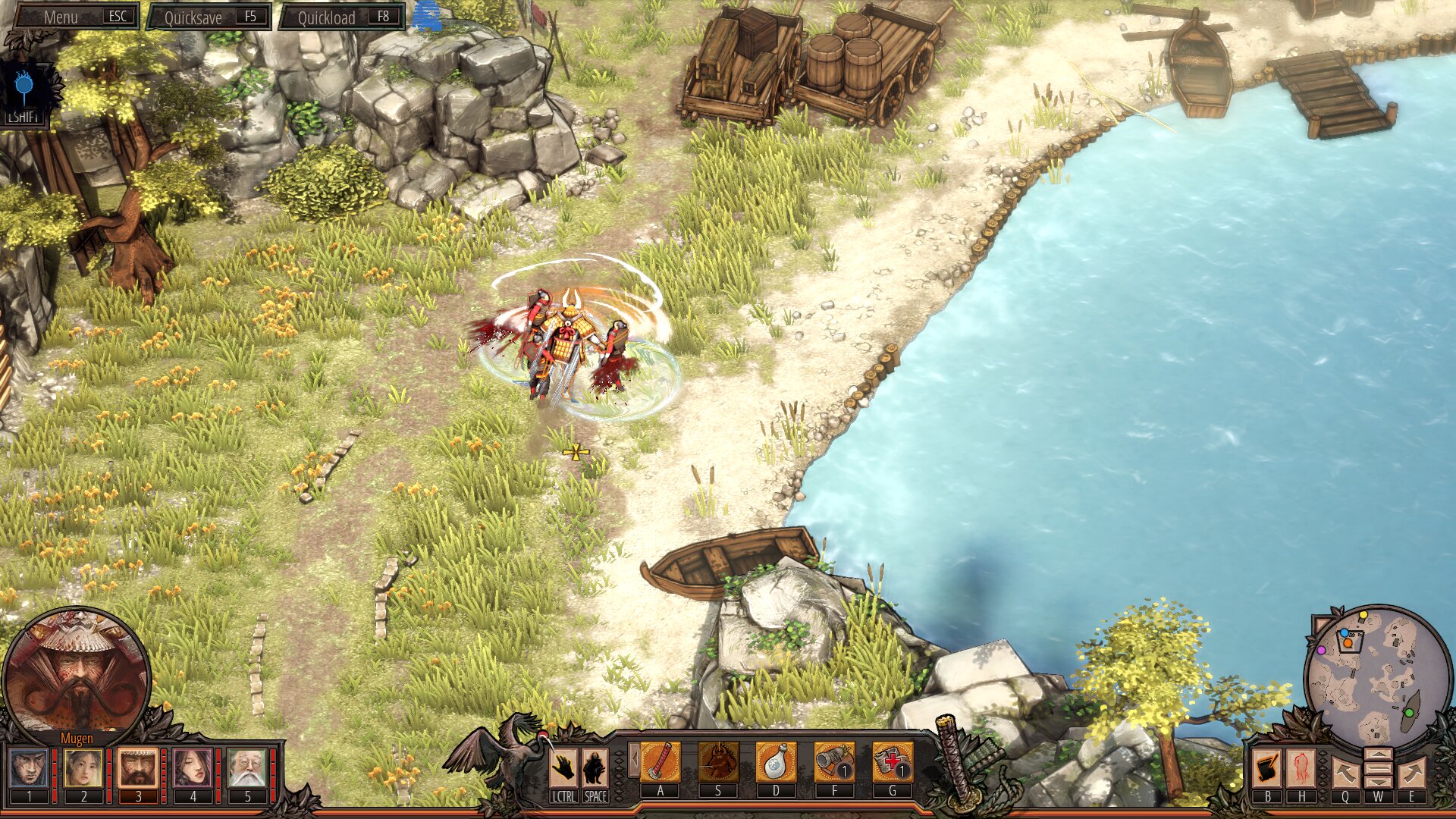Select Hayato's portrait in slot 1

pos(29,767)
